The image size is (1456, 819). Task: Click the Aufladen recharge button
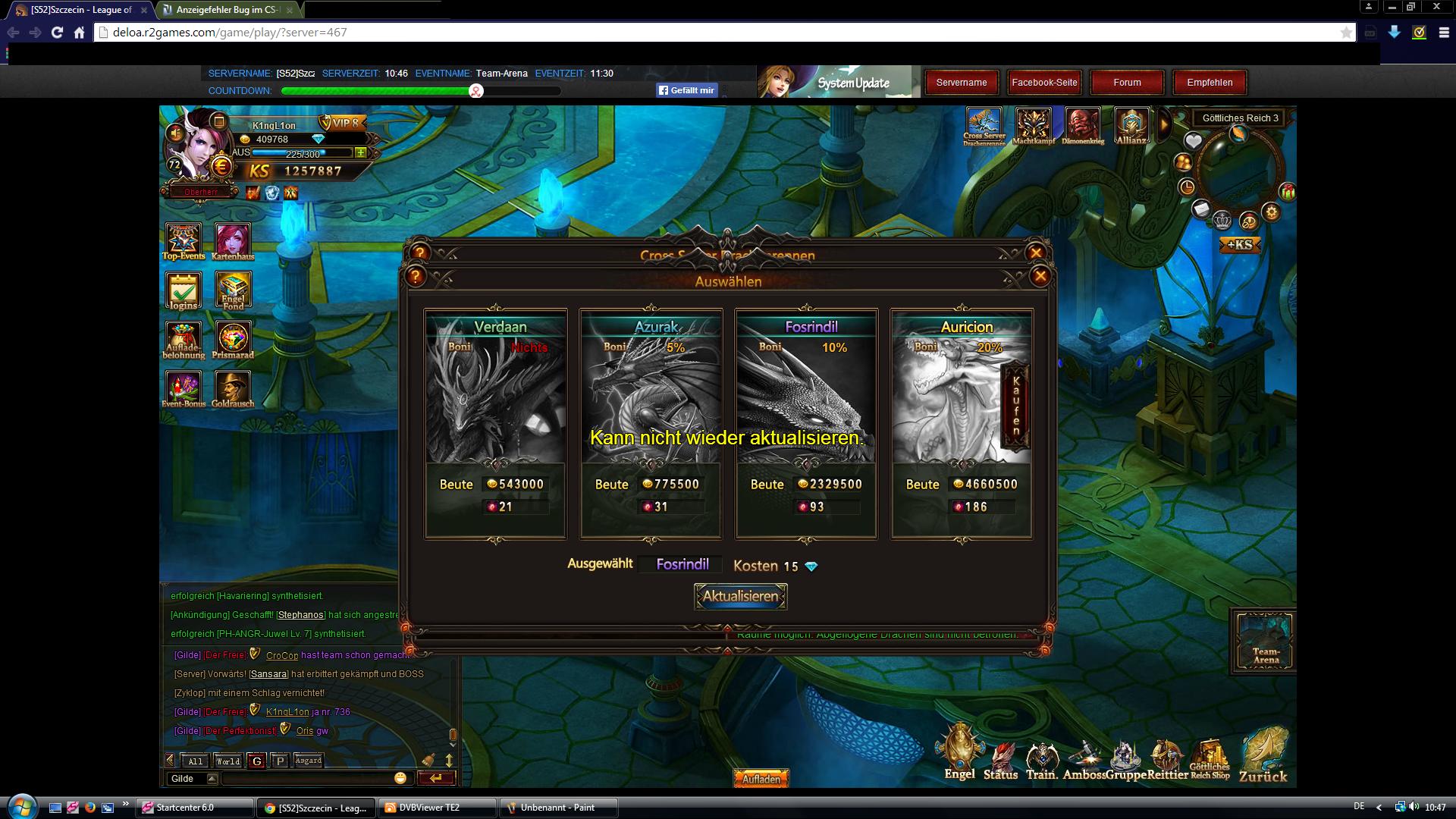pos(761,779)
